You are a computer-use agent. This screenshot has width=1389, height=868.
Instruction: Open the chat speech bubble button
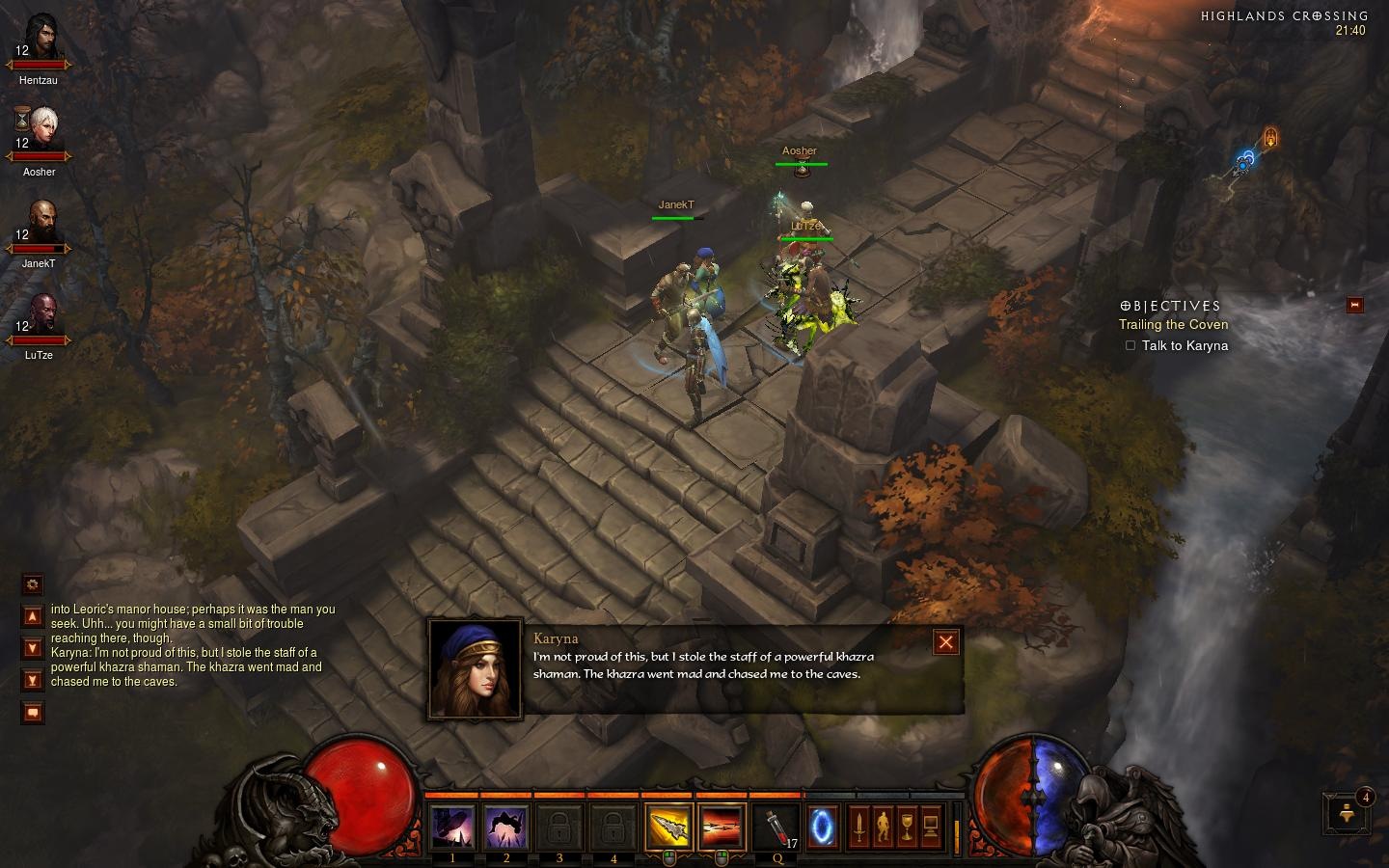coord(33,713)
